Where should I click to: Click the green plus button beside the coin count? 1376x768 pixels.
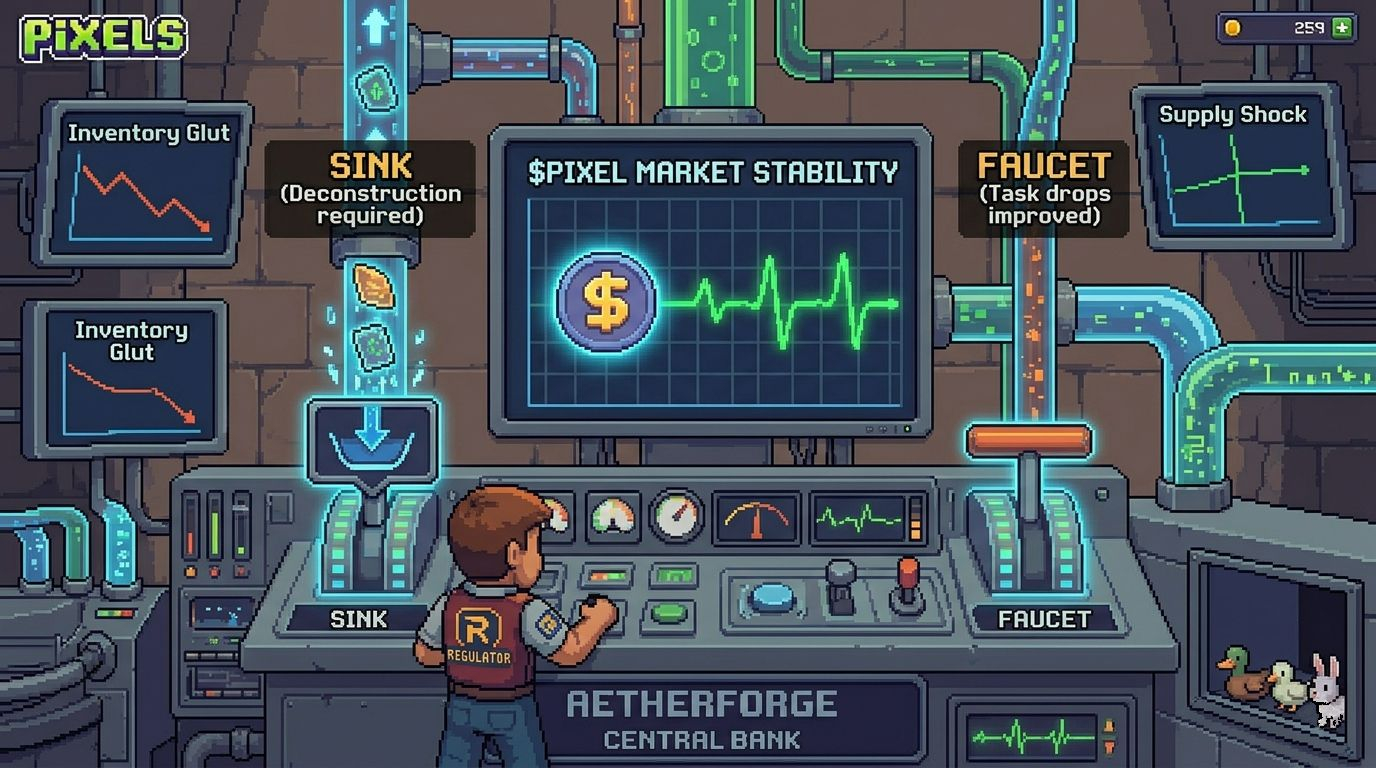(x=1342, y=28)
